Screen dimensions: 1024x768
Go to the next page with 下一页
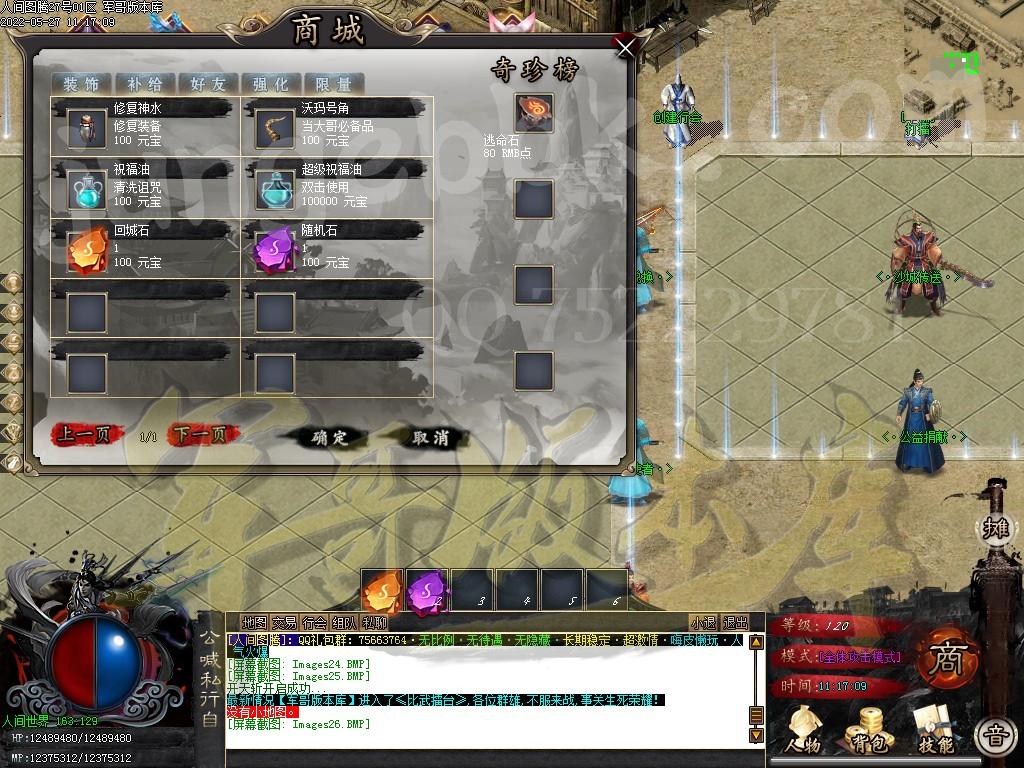203,435
